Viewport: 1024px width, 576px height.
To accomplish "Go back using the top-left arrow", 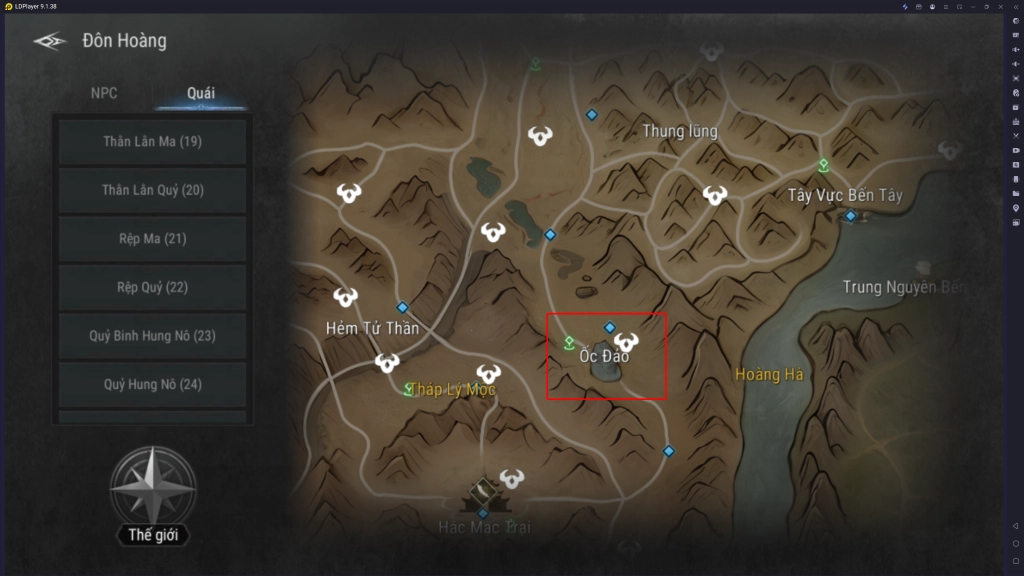I will [49, 41].
